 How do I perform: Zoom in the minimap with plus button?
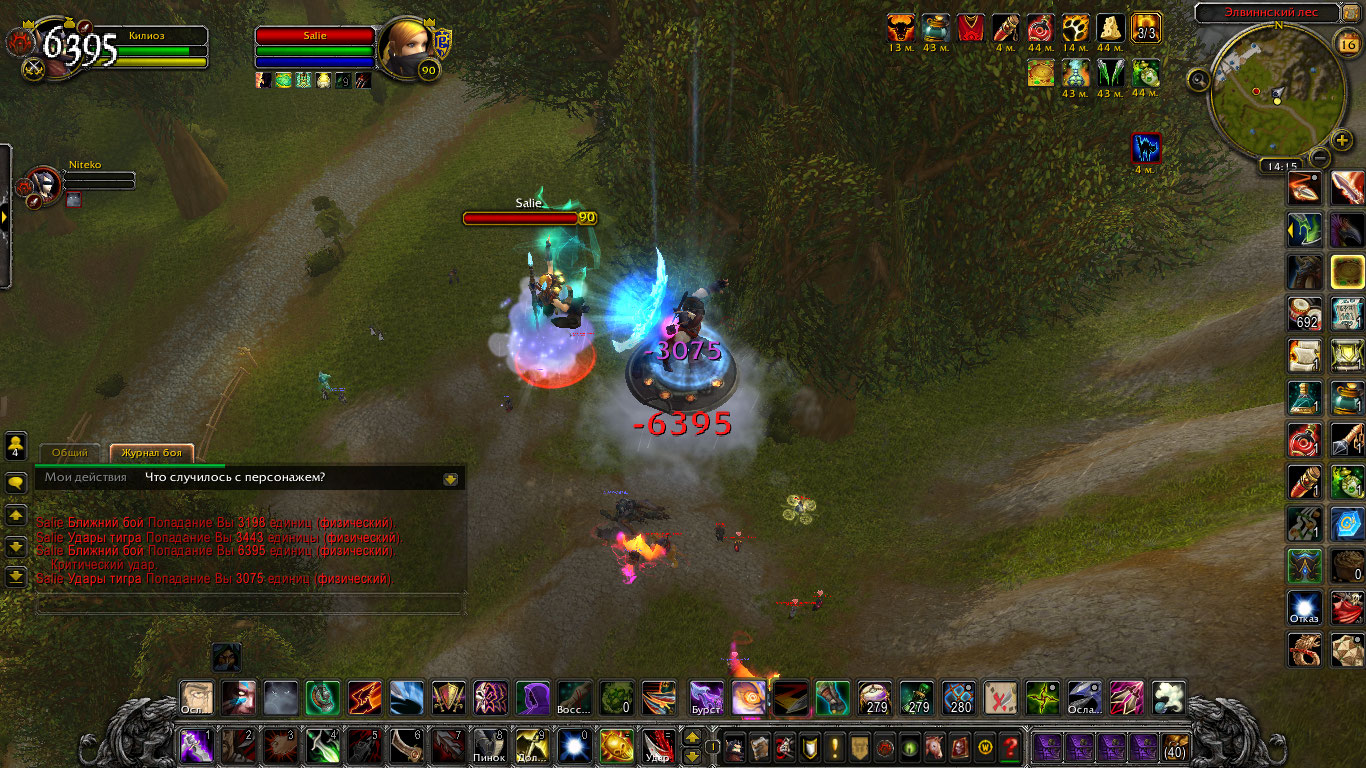tap(1342, 141)
